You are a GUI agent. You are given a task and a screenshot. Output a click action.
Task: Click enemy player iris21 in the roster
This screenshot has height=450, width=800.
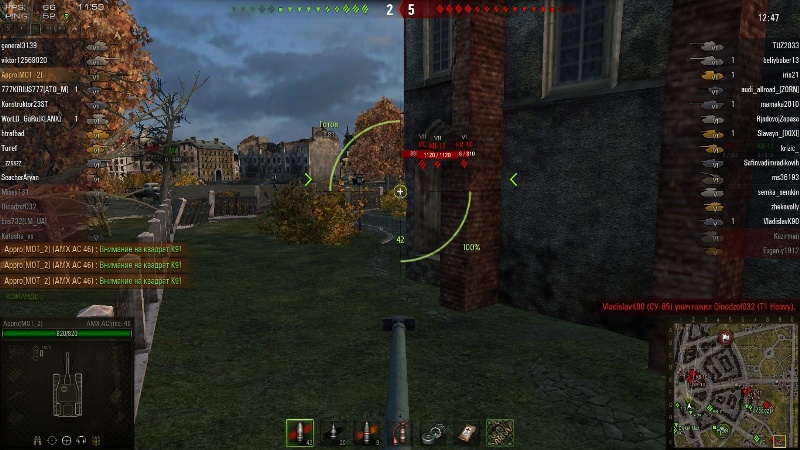(790, 75)
